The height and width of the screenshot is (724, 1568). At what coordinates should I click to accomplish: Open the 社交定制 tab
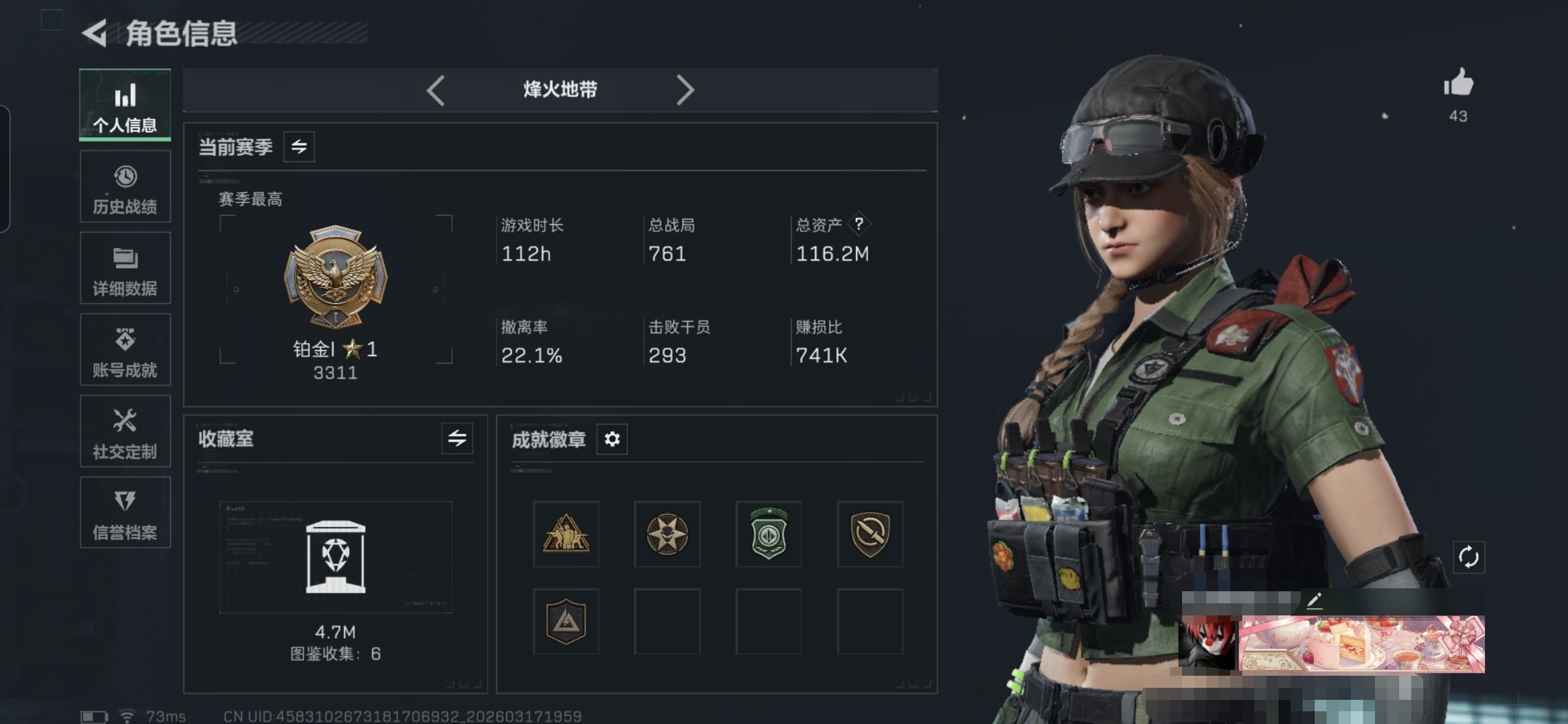(125, 432)
